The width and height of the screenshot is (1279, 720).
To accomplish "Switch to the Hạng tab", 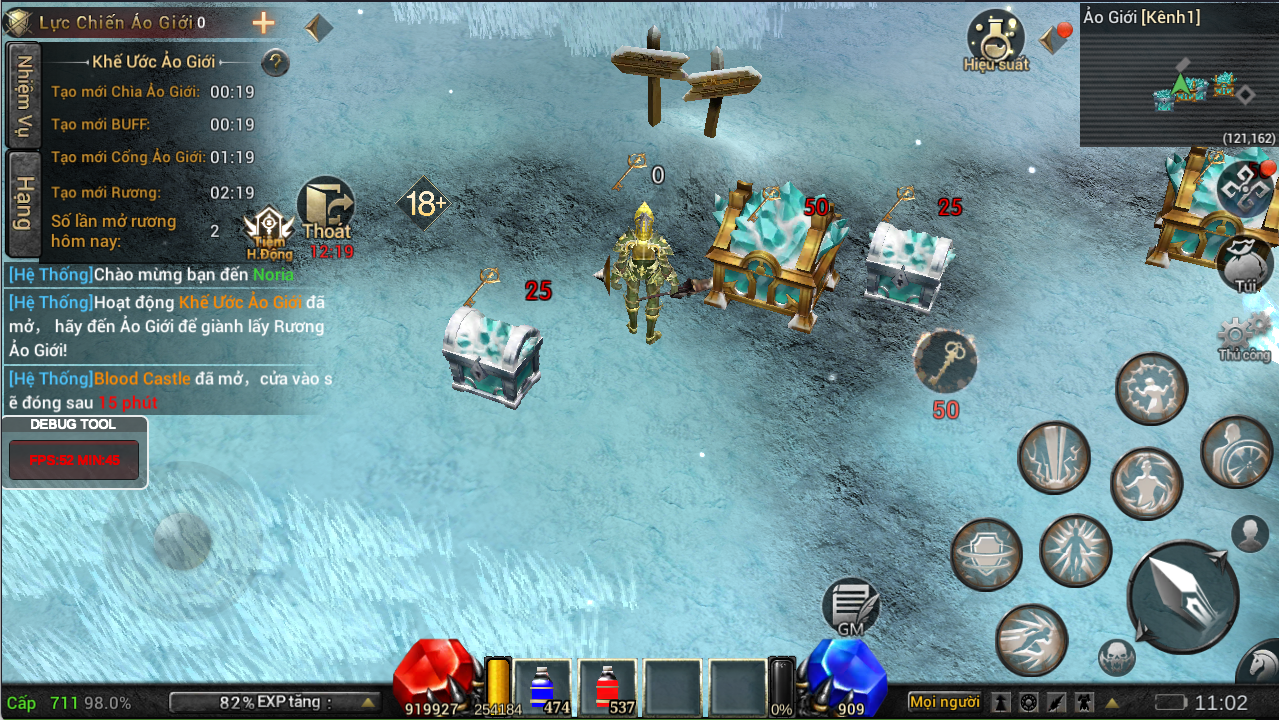I will pyautogui.click(x=24, y=203).
